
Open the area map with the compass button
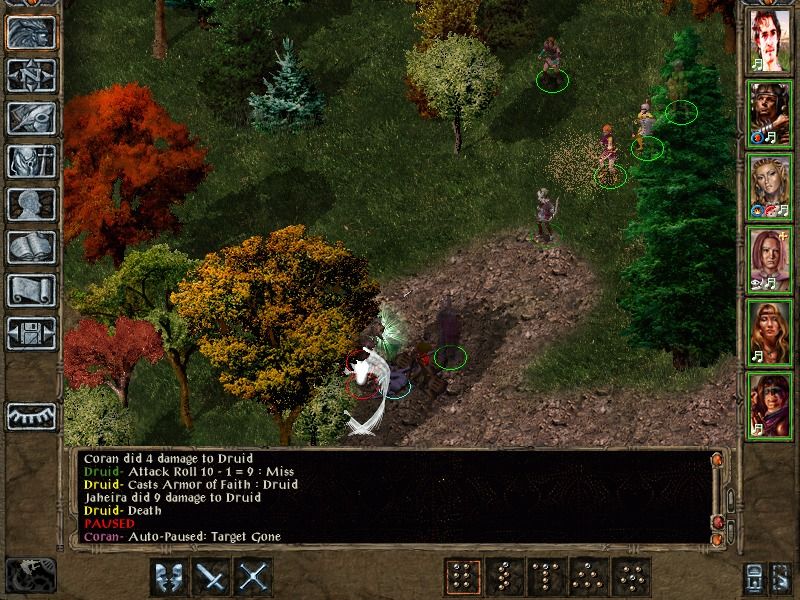(30, 75)
